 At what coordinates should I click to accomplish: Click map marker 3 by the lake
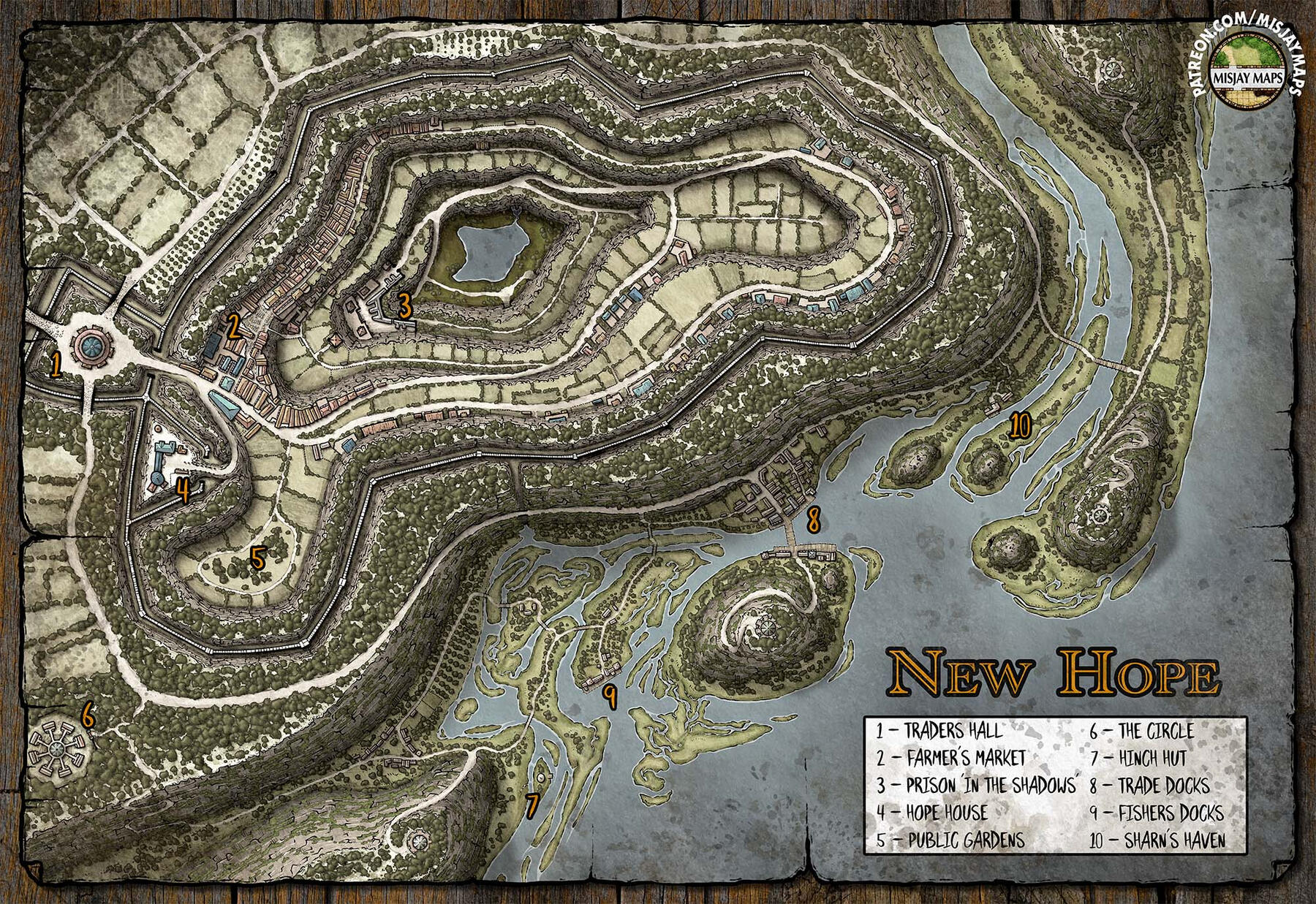[404, 305]
